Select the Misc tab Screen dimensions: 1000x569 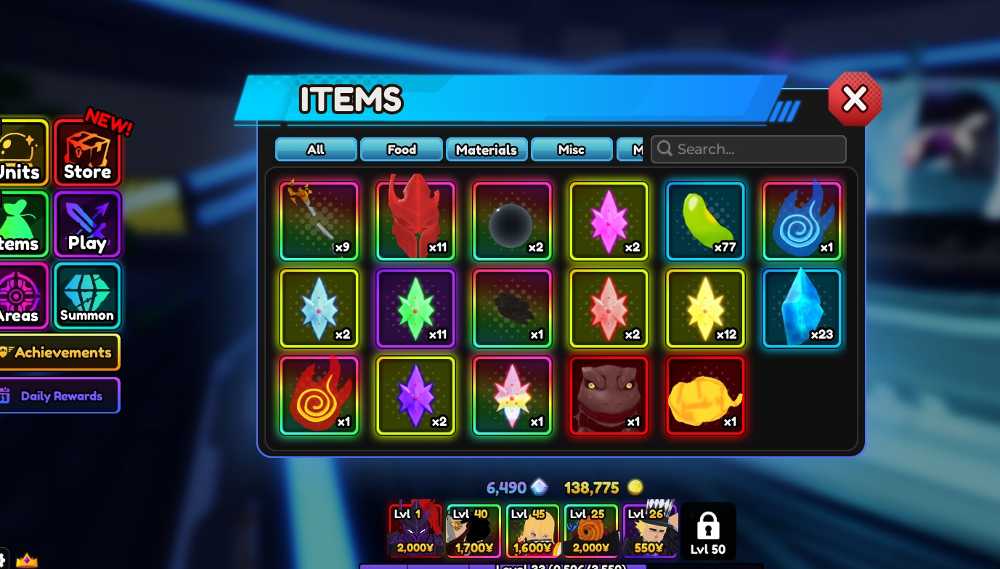(x=571, y=150)
